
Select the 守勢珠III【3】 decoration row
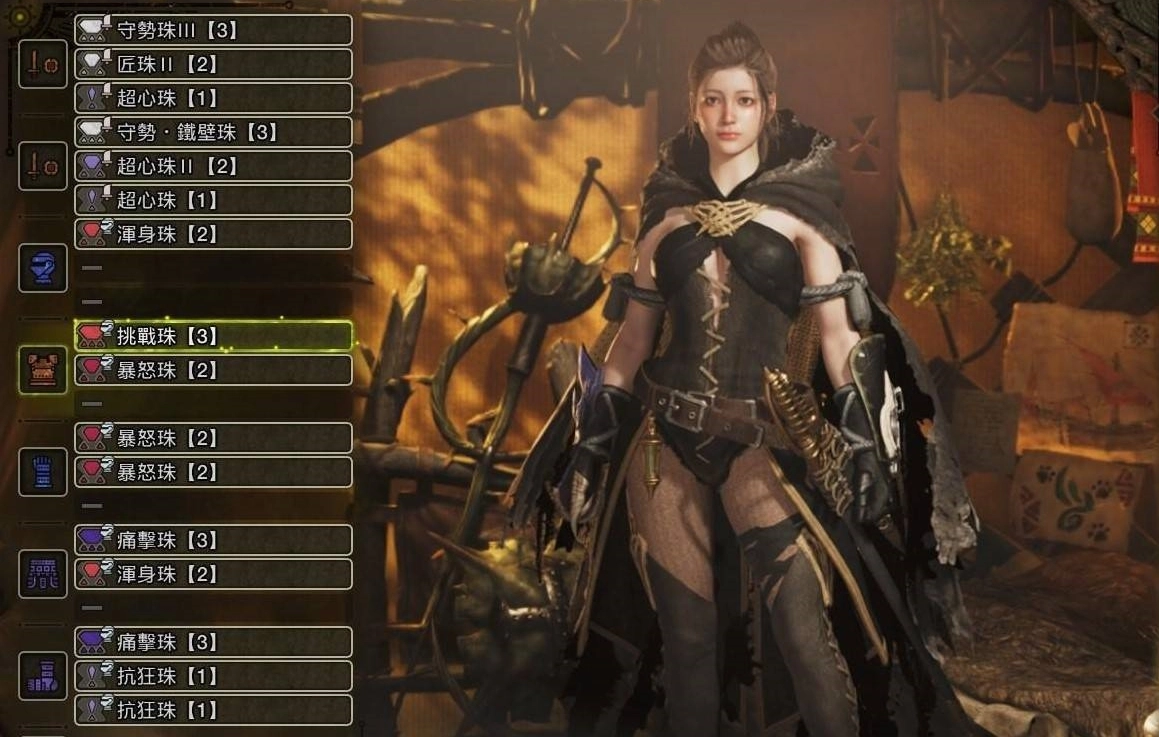(213, 30)
